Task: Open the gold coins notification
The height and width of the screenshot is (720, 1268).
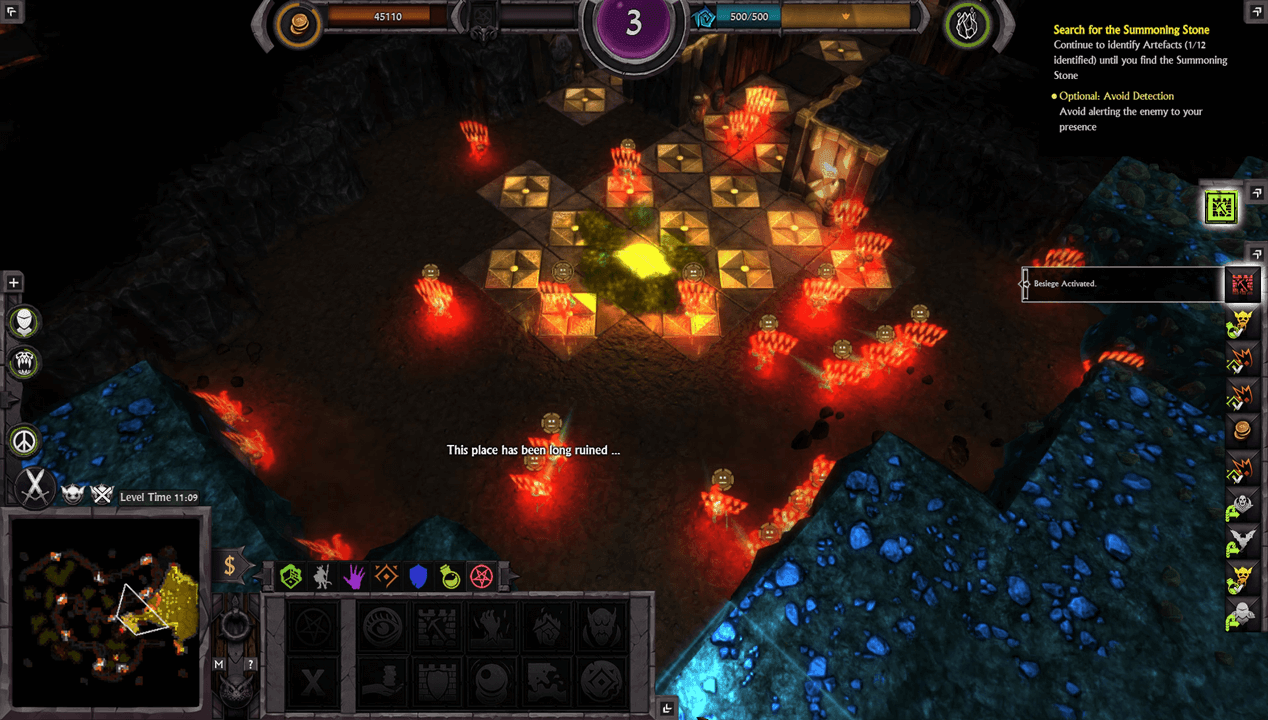Action: tap(1241, 430)
